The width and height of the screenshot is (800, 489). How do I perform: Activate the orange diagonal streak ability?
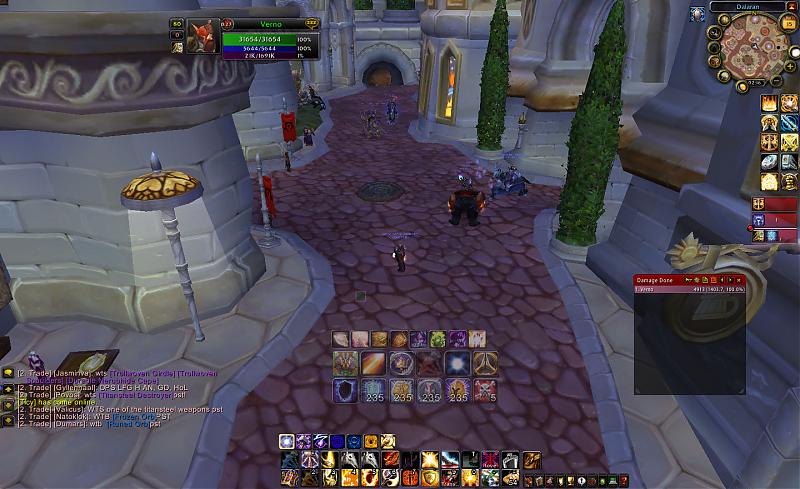pos(374,364)
